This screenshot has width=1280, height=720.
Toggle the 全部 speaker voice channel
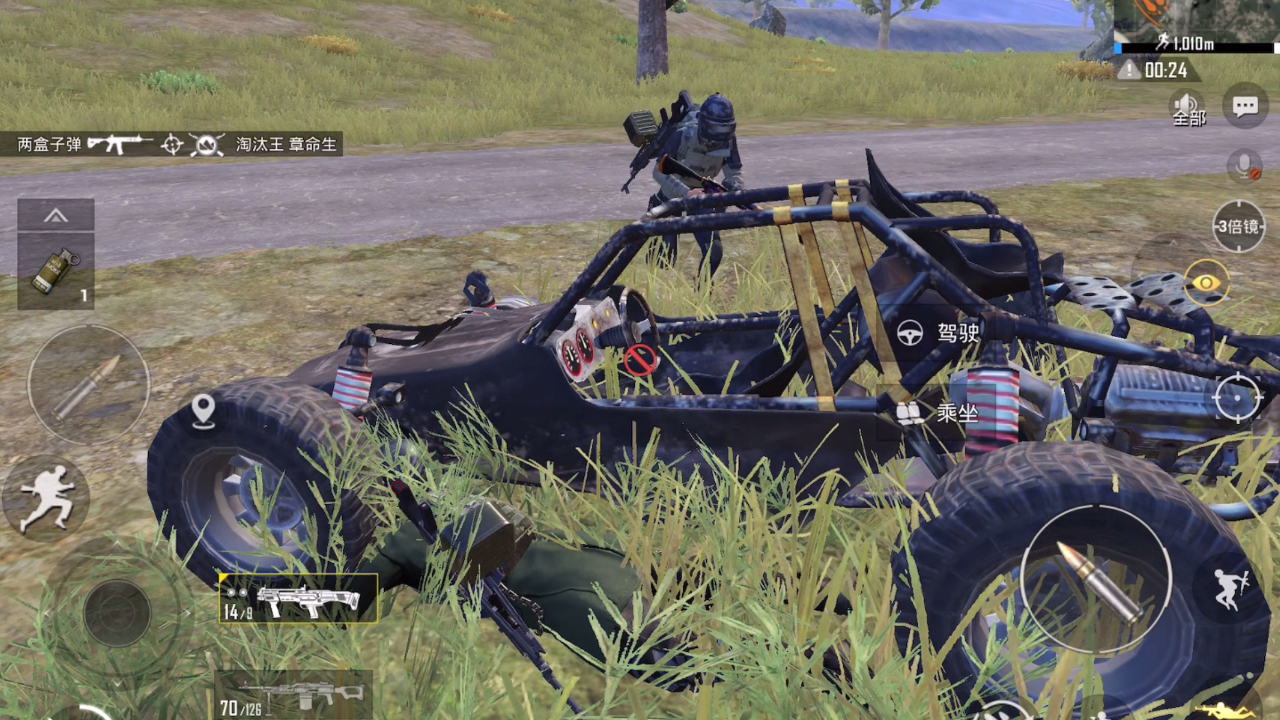point(1189,107)
